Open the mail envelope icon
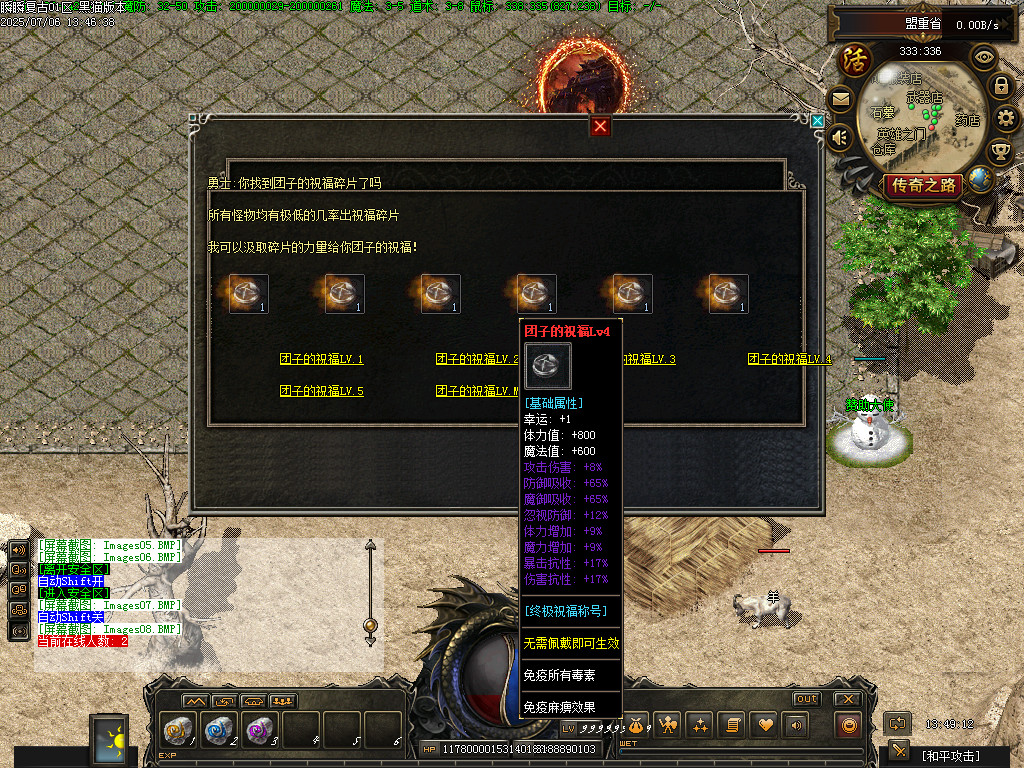1024x768 pixels. pyautogui.click(x=840, y=99)
